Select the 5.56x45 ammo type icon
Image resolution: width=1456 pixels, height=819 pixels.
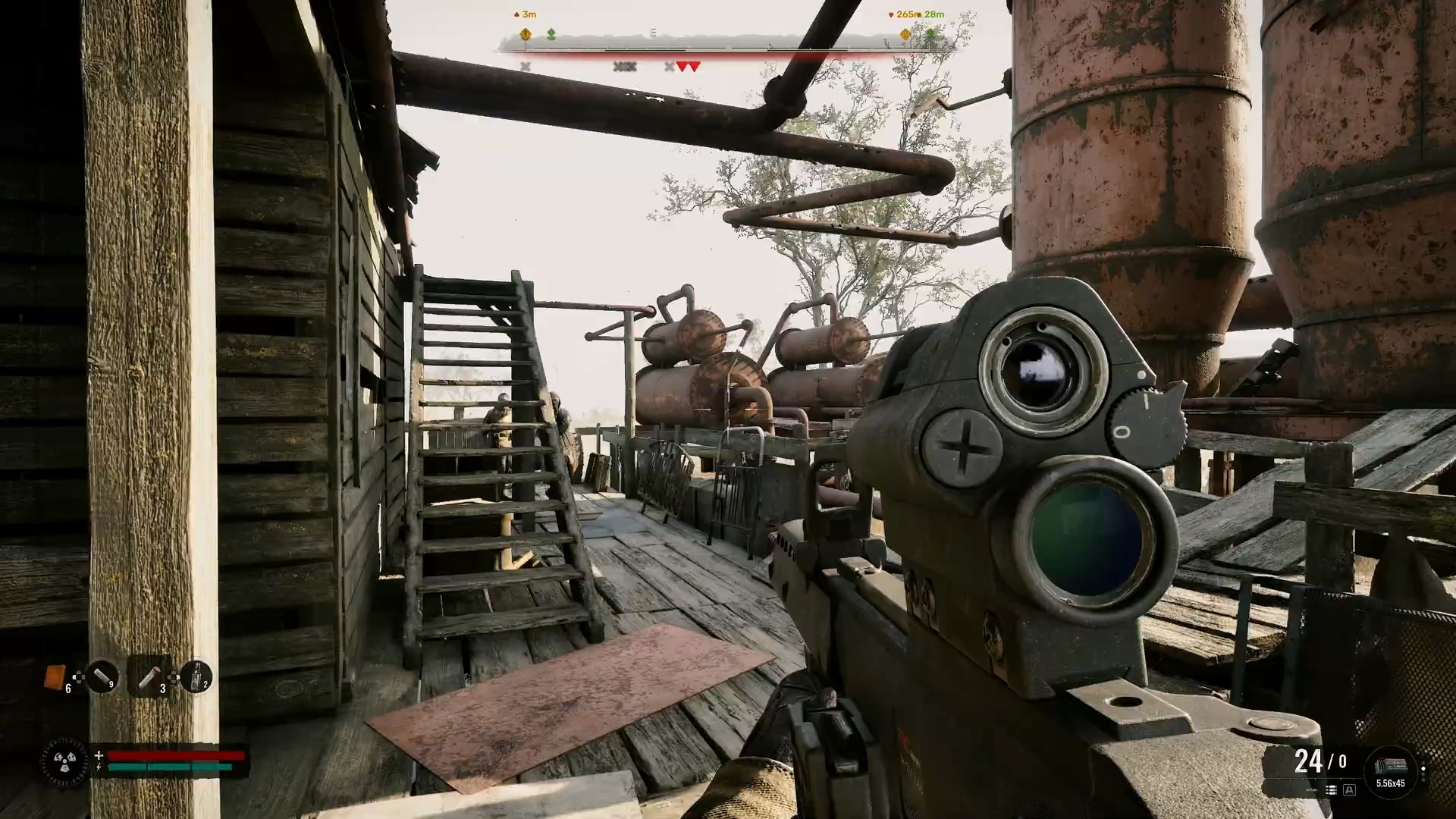1390,769
